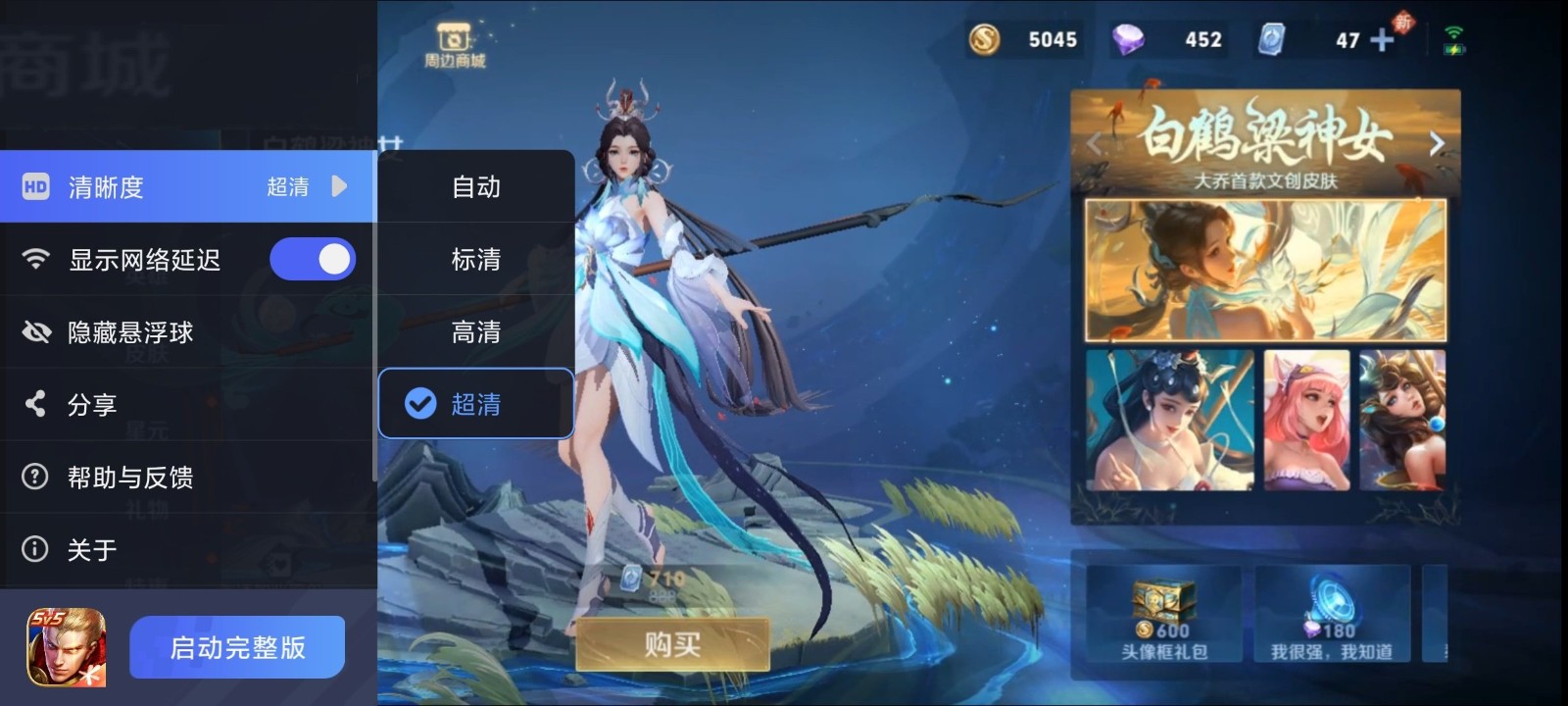
Task: Select the 超清 quality radio option
Action: (421, 403)
